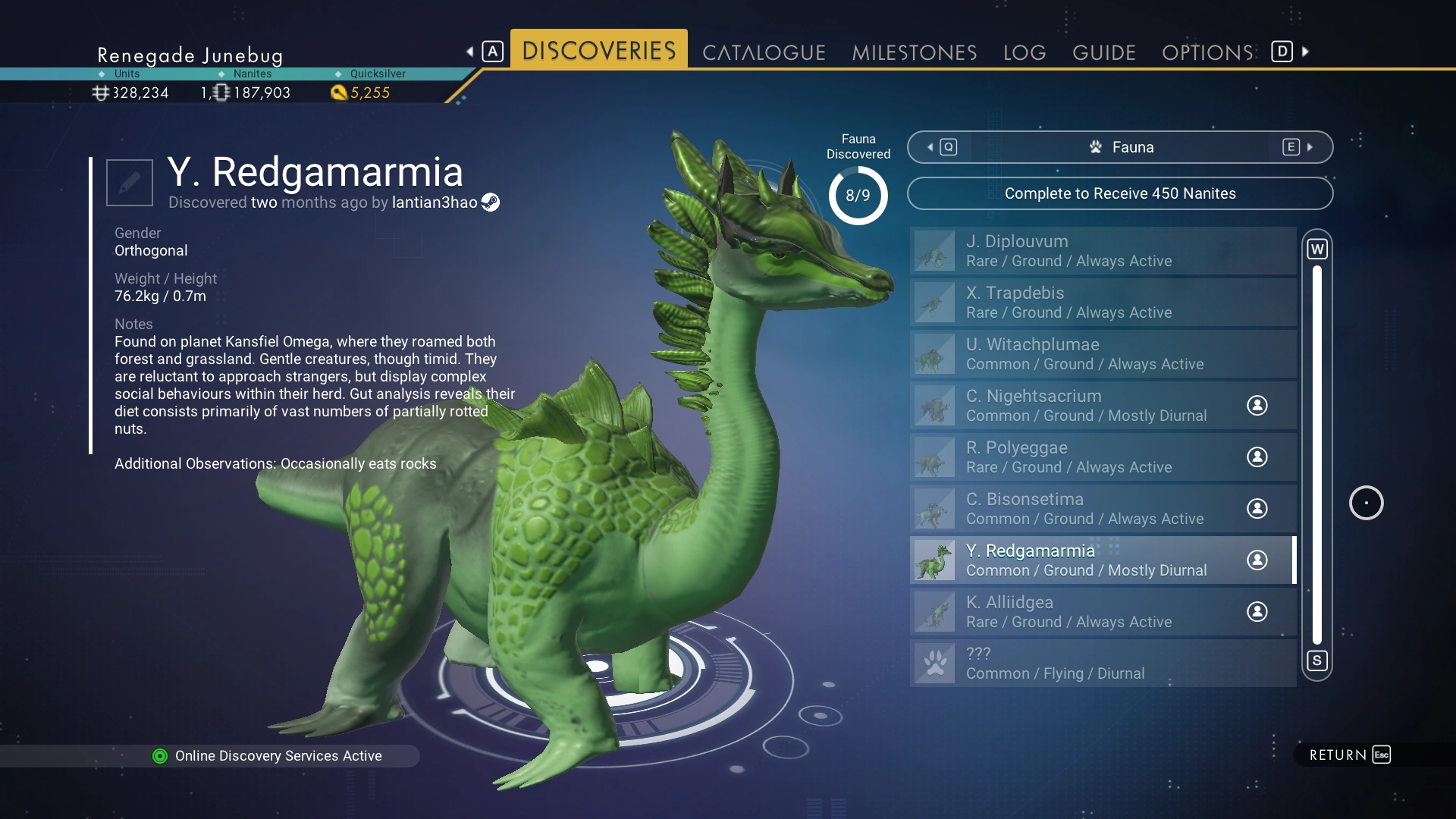Click Complete to Receive 450 Nanites
The image size is (1456, 819).
[1120, 193]
